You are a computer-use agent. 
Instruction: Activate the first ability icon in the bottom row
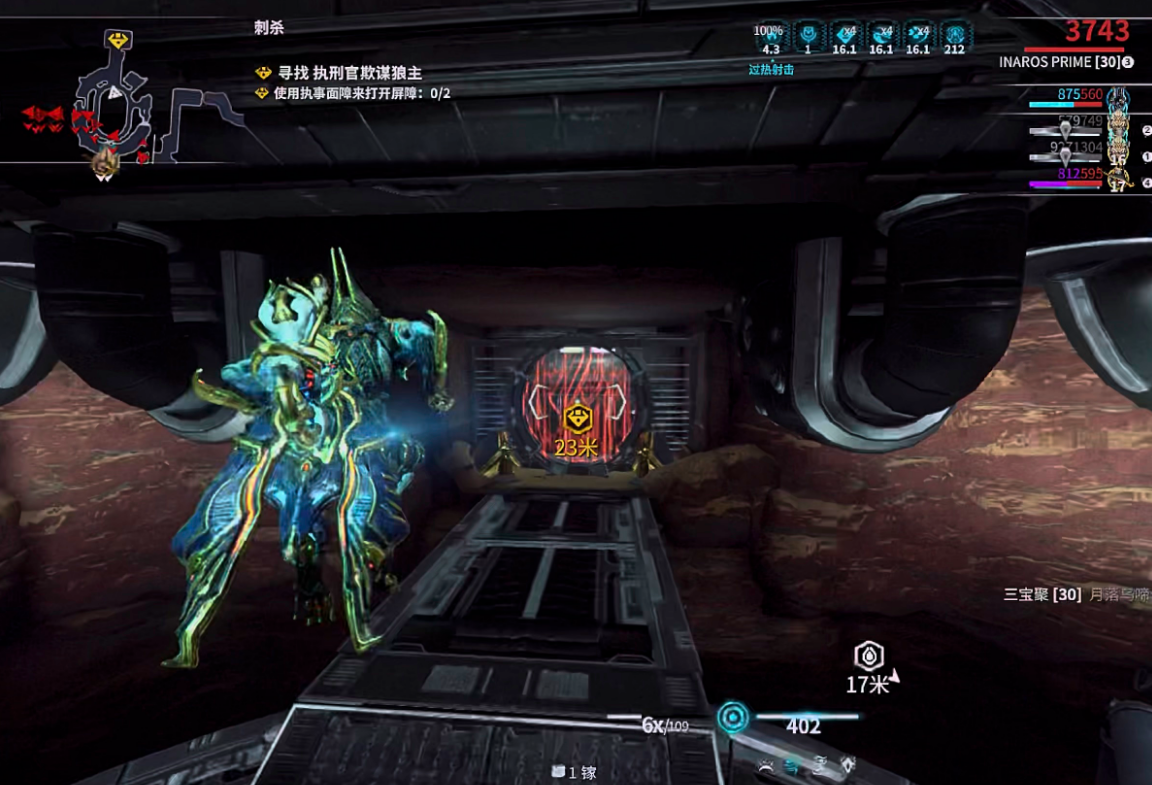[765, 766]
